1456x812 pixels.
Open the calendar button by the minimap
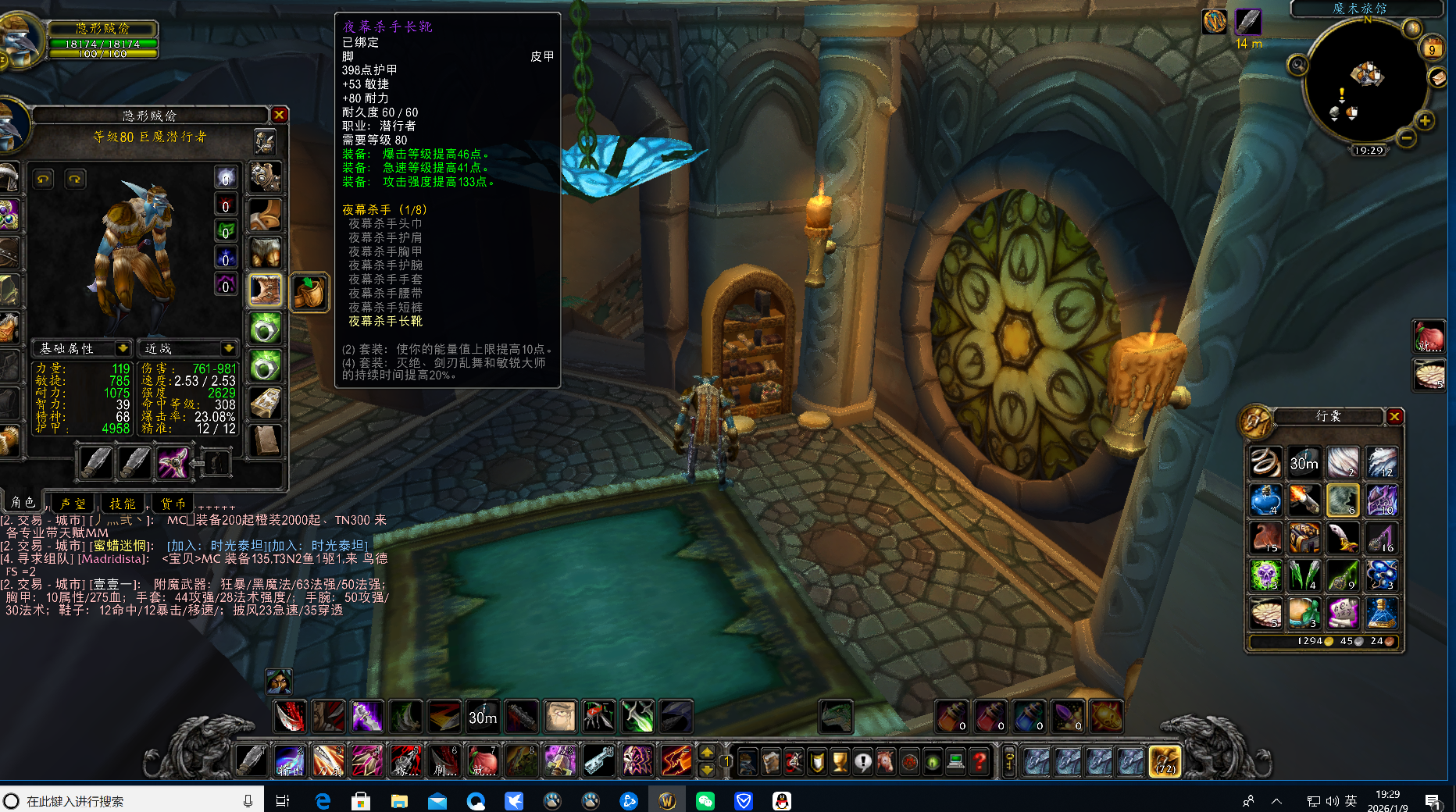point(1433,48)
